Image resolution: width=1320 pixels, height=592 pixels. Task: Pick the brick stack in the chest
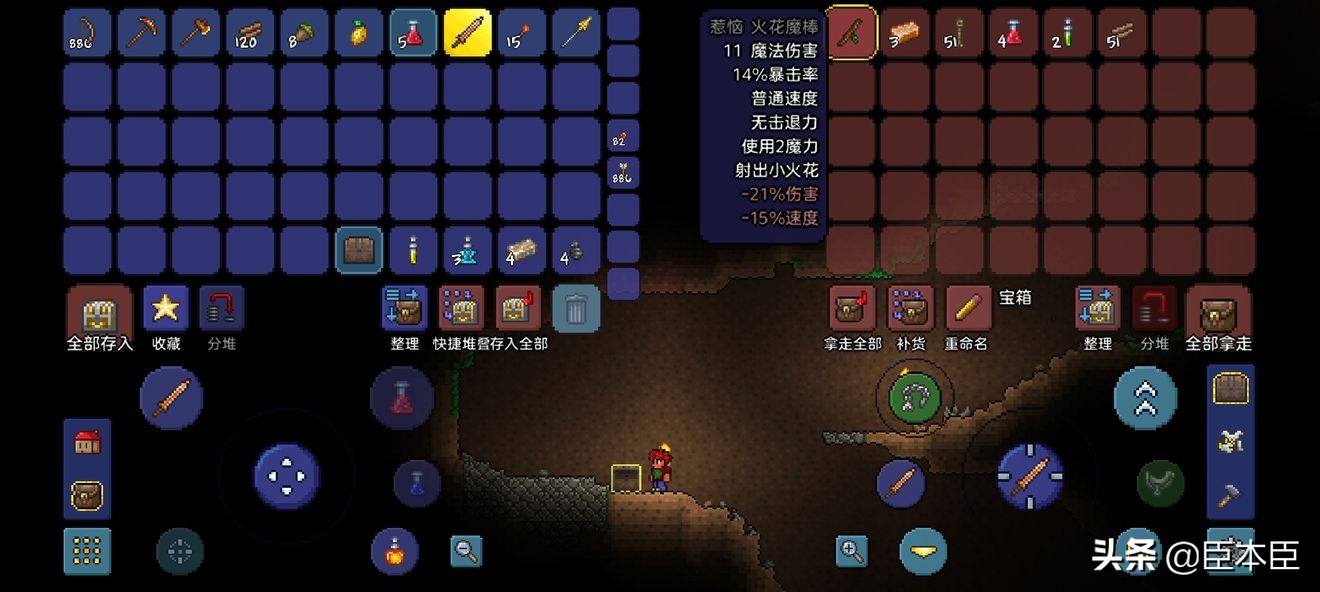tap(906, 33)
